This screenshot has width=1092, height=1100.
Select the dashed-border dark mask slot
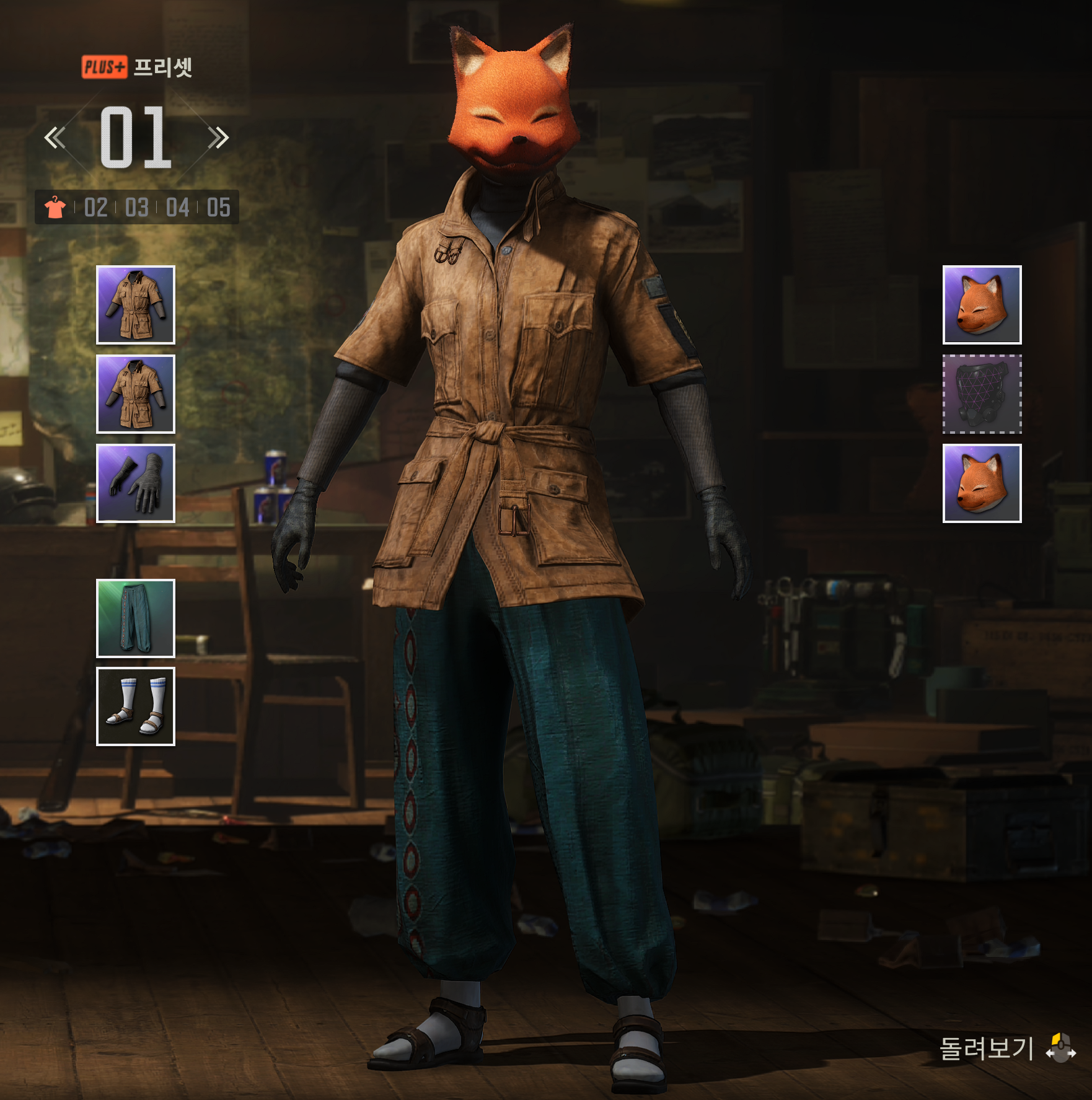[x=982, y=394]
